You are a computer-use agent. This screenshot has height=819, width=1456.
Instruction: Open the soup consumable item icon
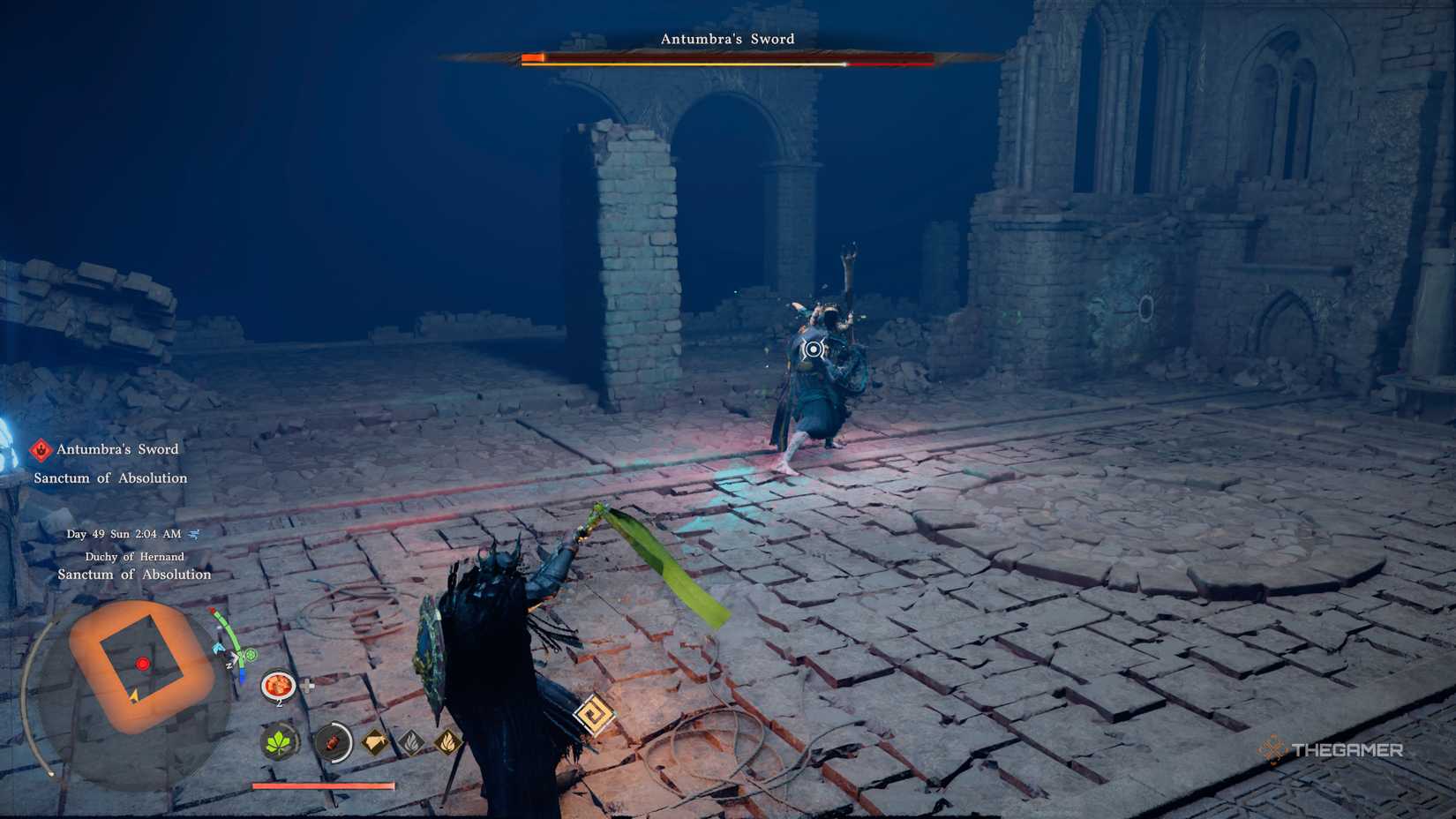point(279,686)
